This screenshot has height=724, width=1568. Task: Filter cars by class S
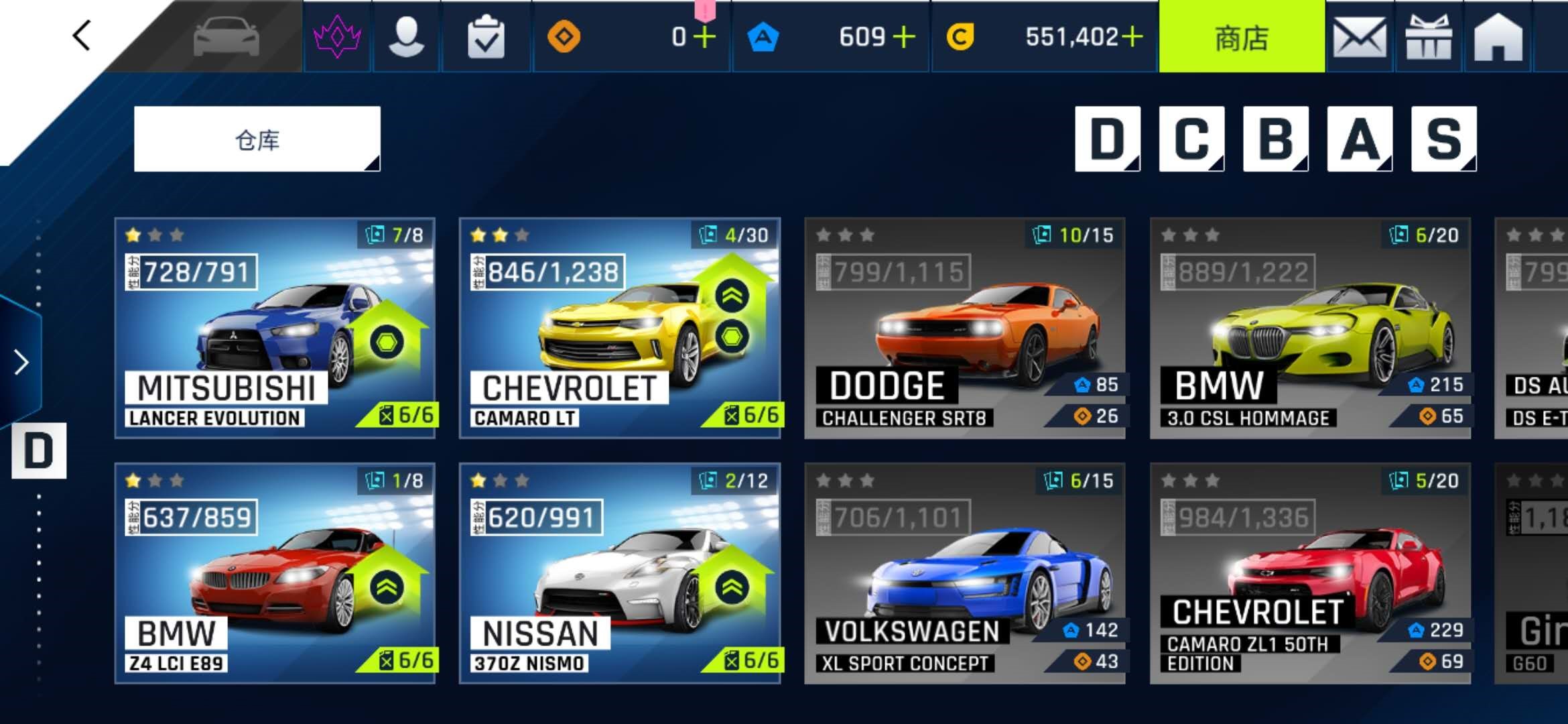1443,139
